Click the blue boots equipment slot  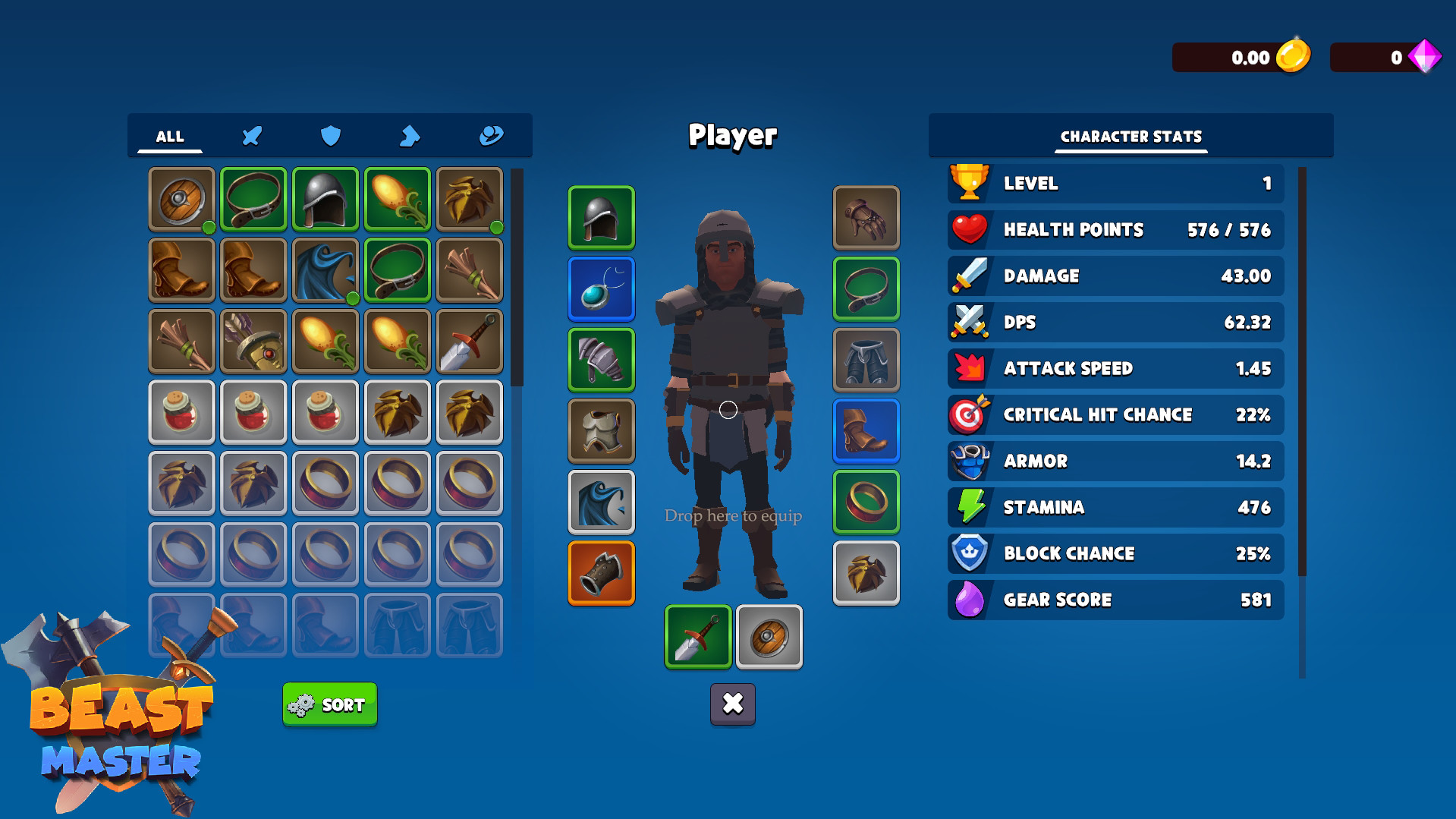point(865,430)
